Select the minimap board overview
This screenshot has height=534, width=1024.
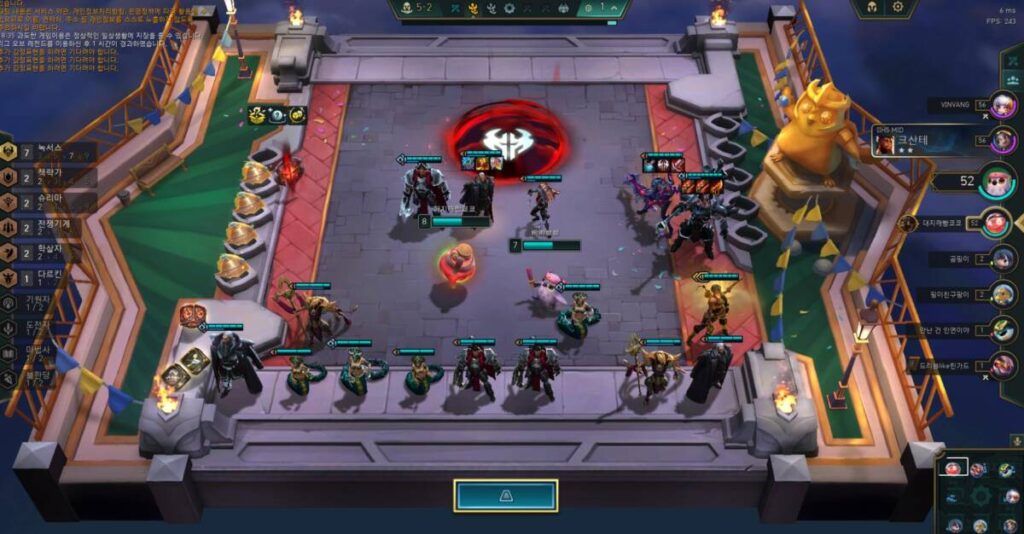click(979, 494)
